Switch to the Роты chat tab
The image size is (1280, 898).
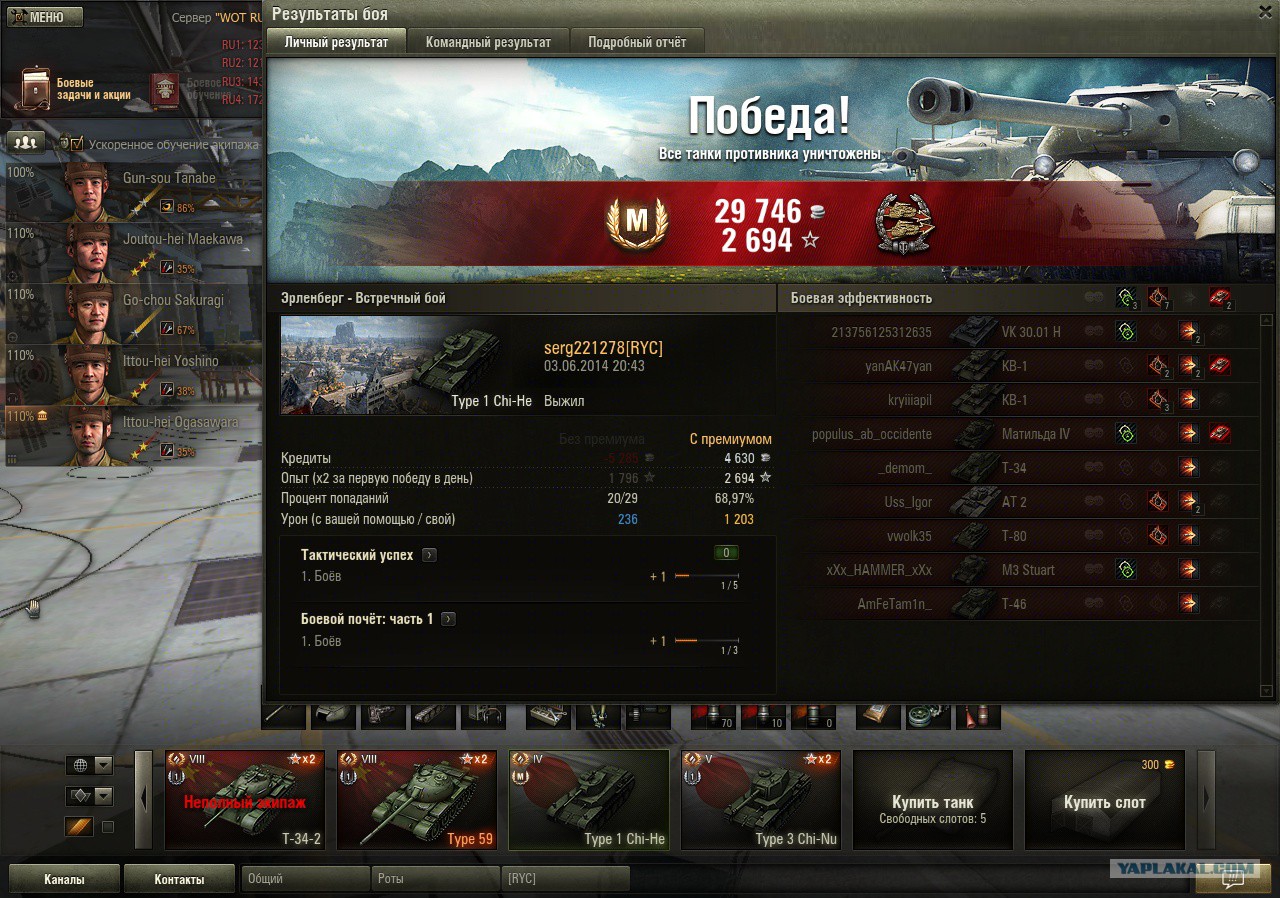(435, 879)
